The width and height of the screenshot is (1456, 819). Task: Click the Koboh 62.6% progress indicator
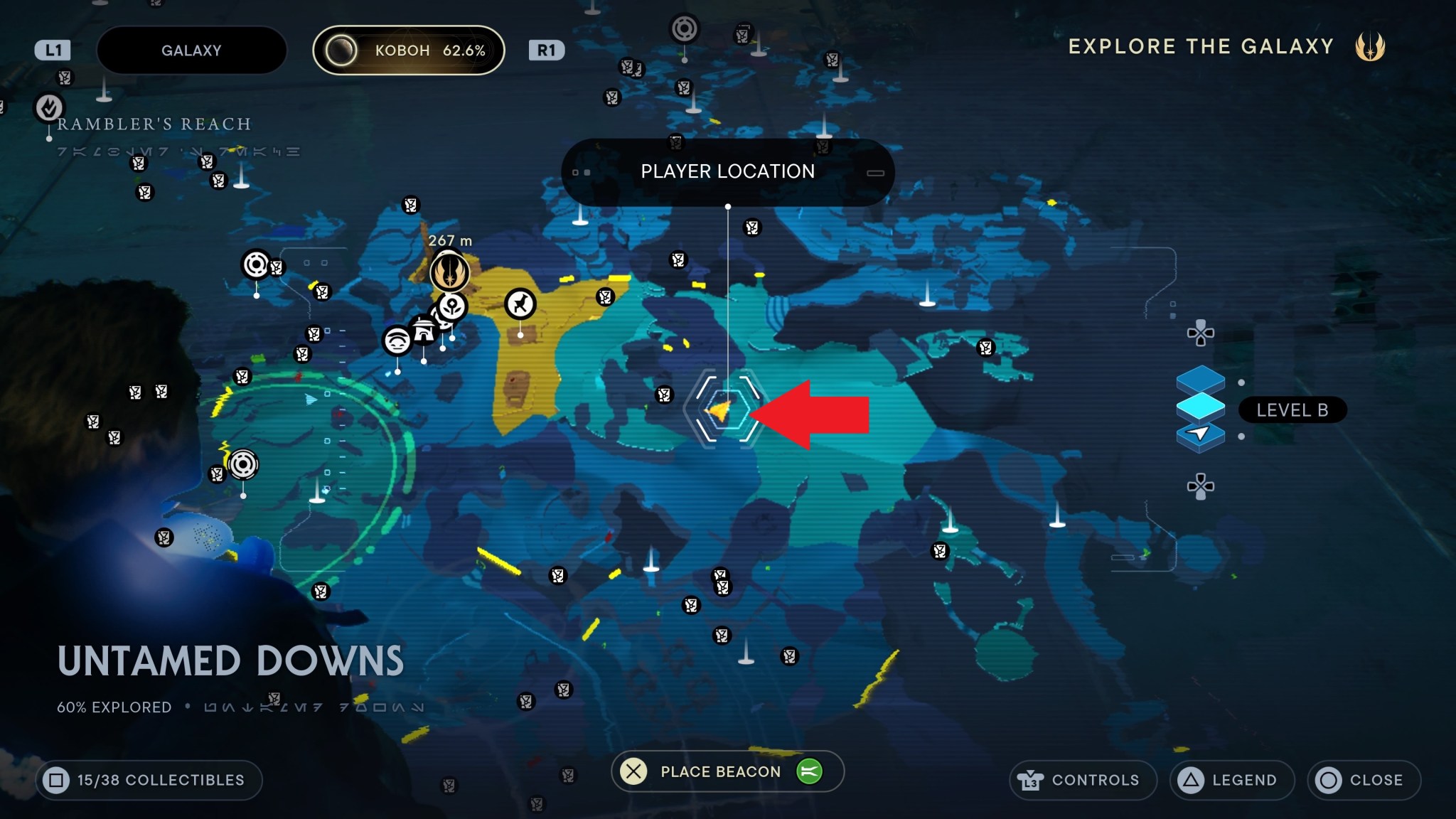coord(410,50)
